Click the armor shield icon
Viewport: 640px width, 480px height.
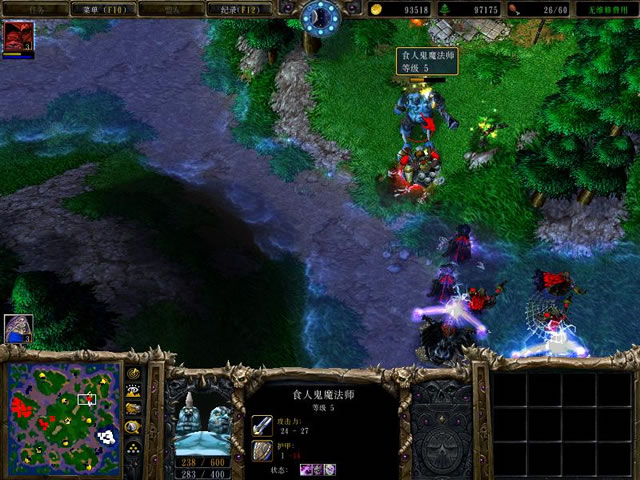pos(262,451)
